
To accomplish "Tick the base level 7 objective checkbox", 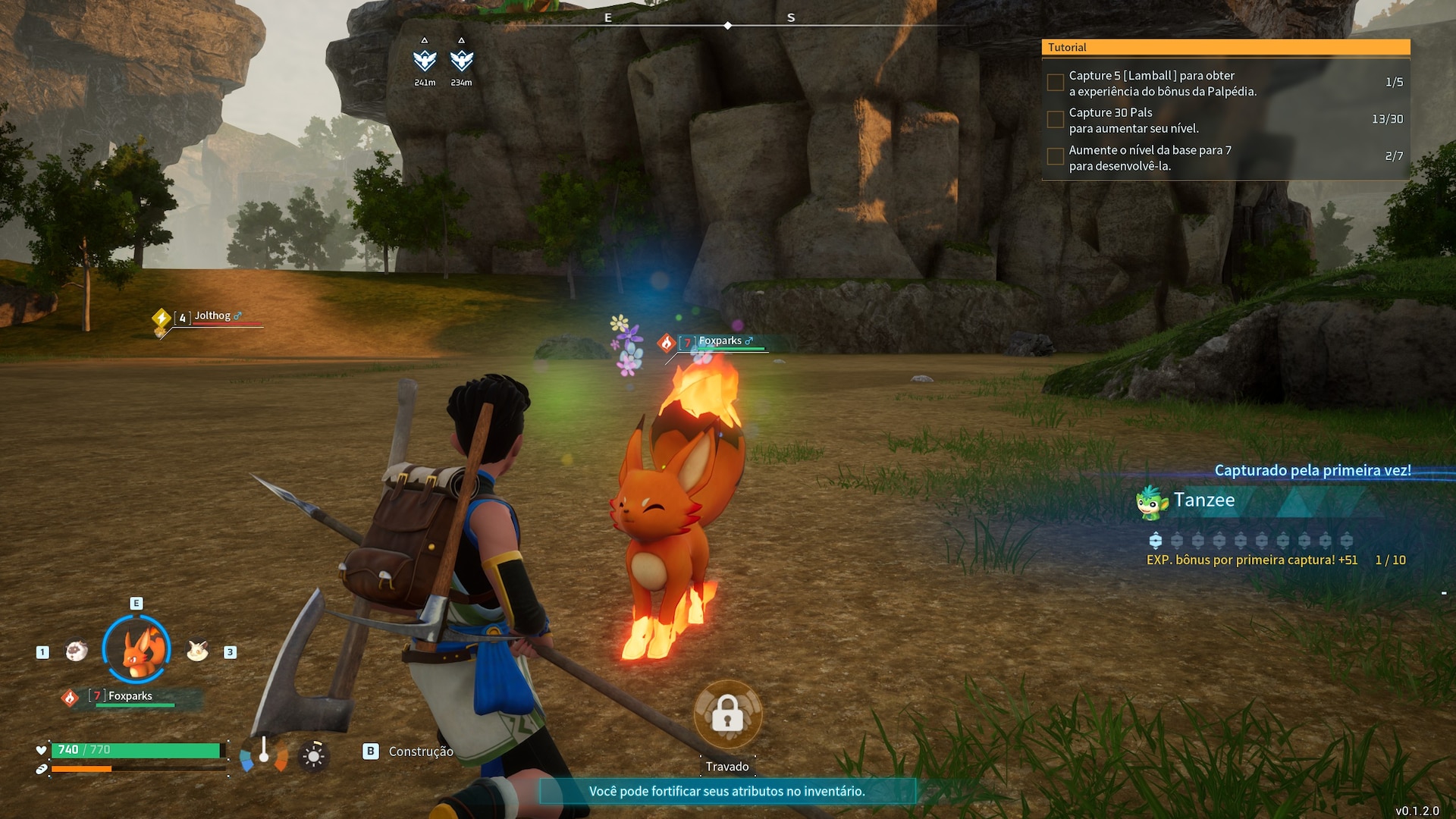I will (x=1055, y=157).
